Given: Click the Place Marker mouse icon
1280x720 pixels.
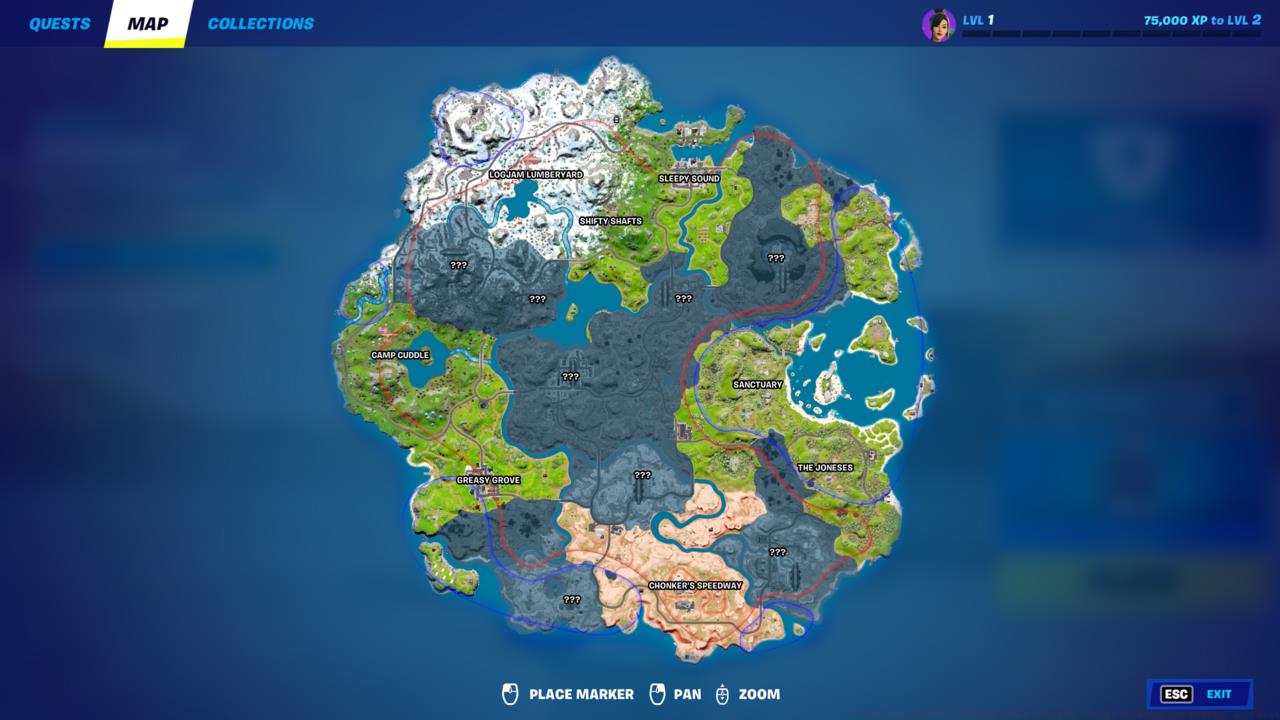Looking at the screenshot, I should pos(511,693).
